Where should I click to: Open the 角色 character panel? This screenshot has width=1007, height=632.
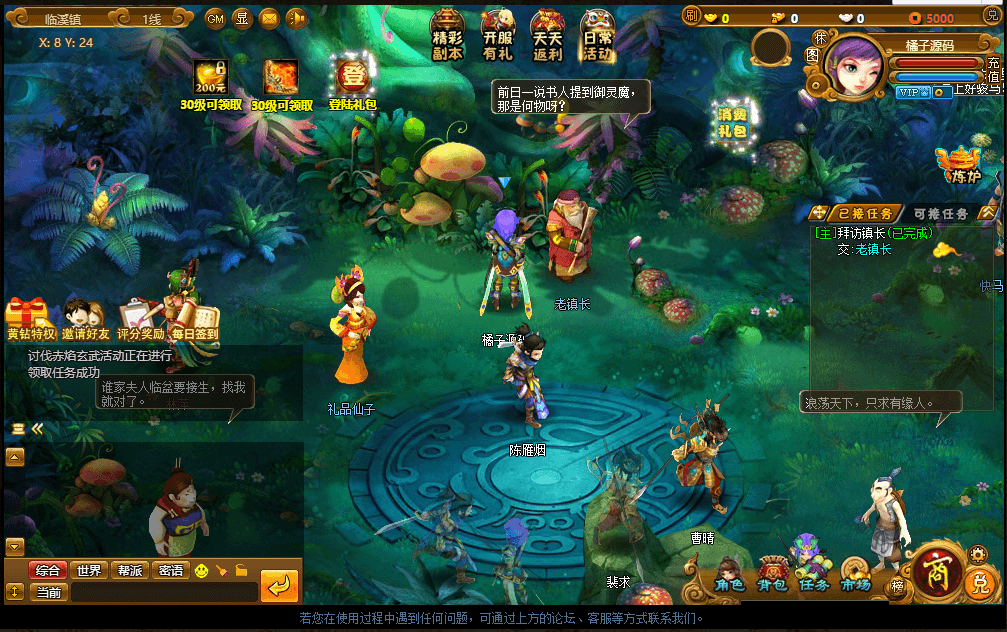(x=729, y=575)
